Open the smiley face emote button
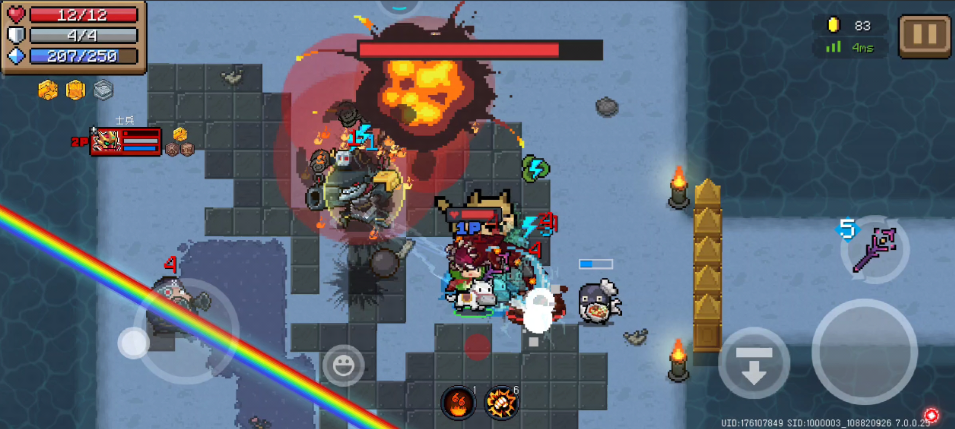955x429 pixels. coord(343,364)
